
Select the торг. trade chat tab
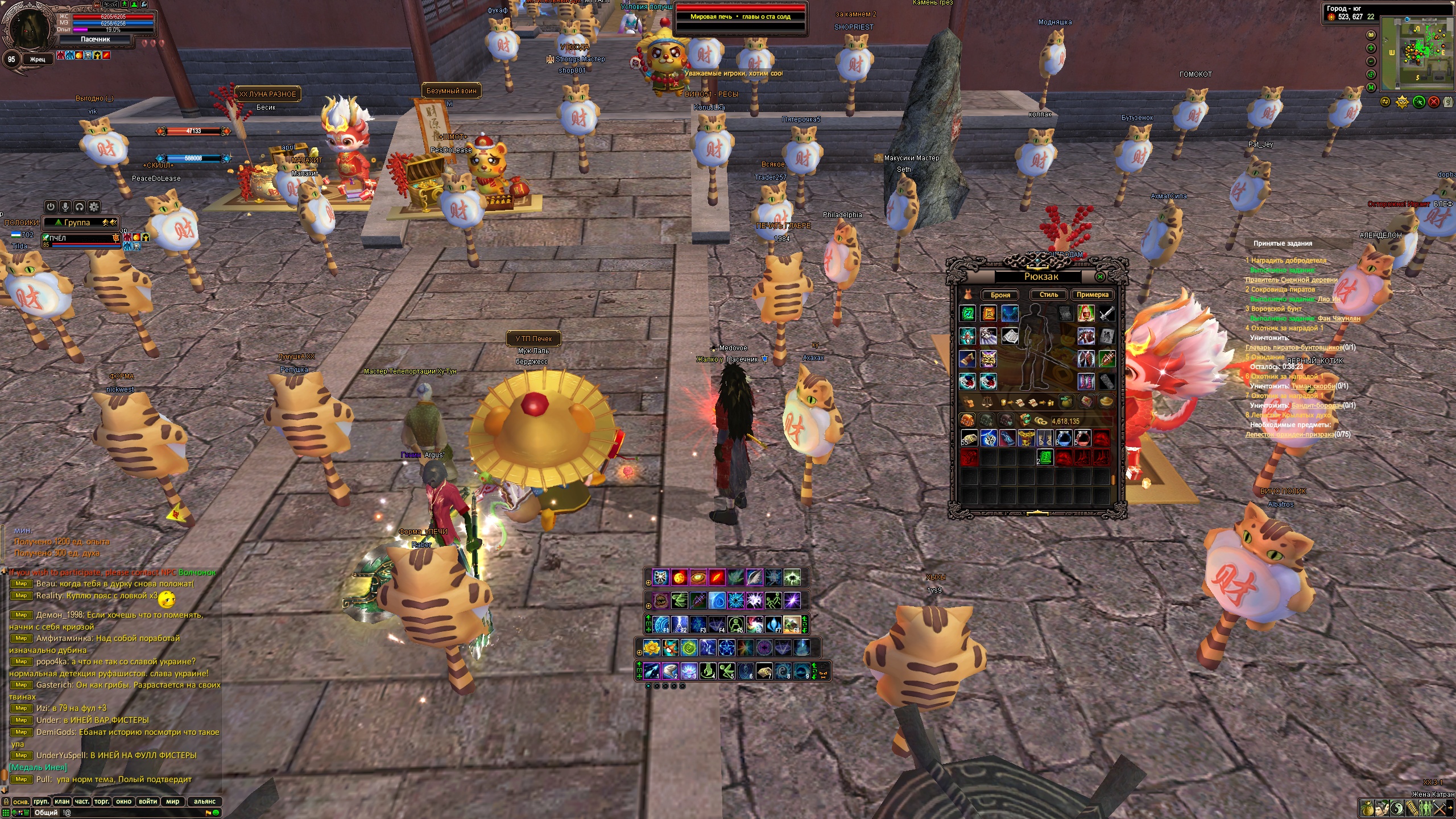pos(102,801)
